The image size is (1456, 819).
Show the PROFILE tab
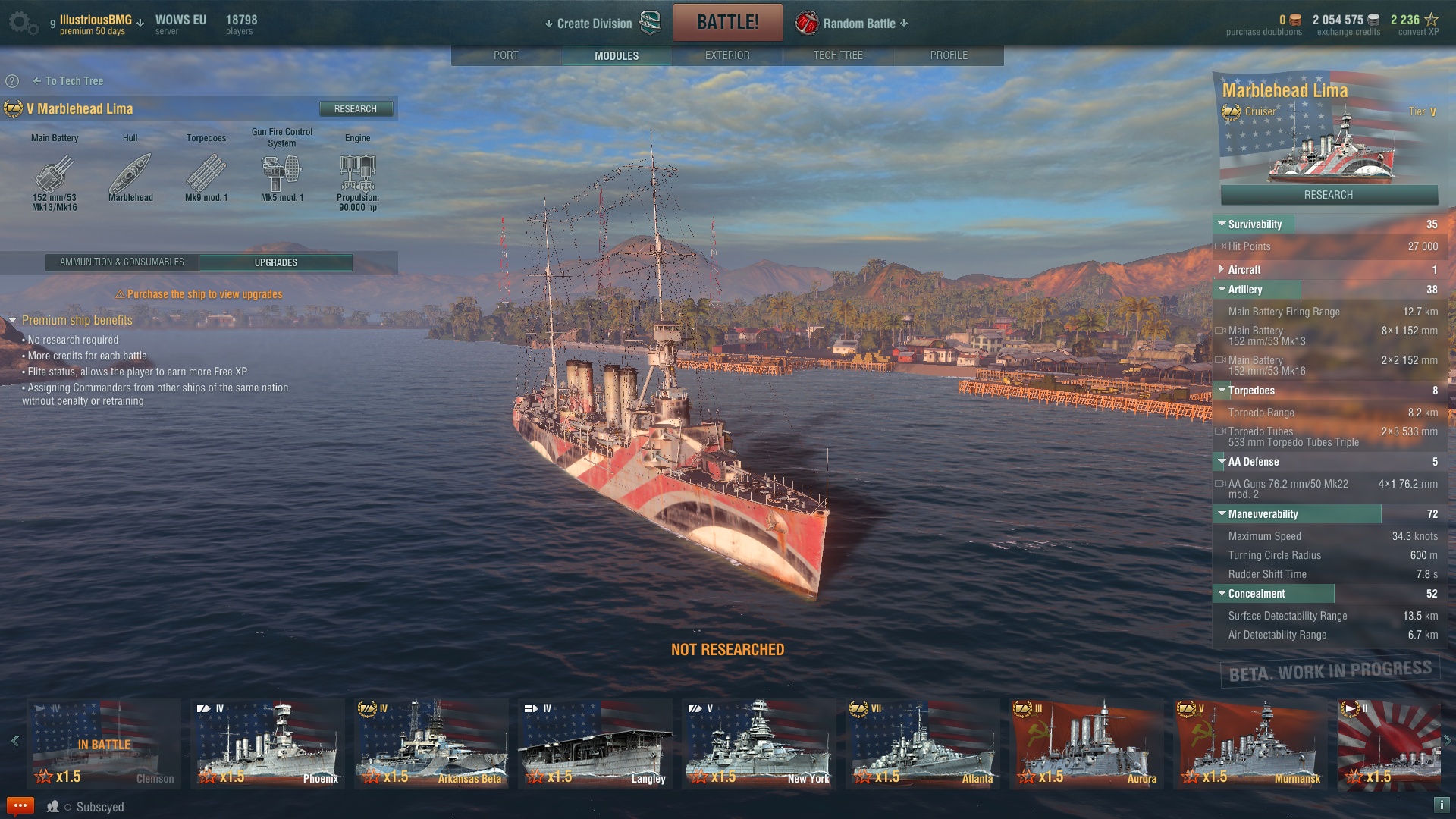pos(949,55)
